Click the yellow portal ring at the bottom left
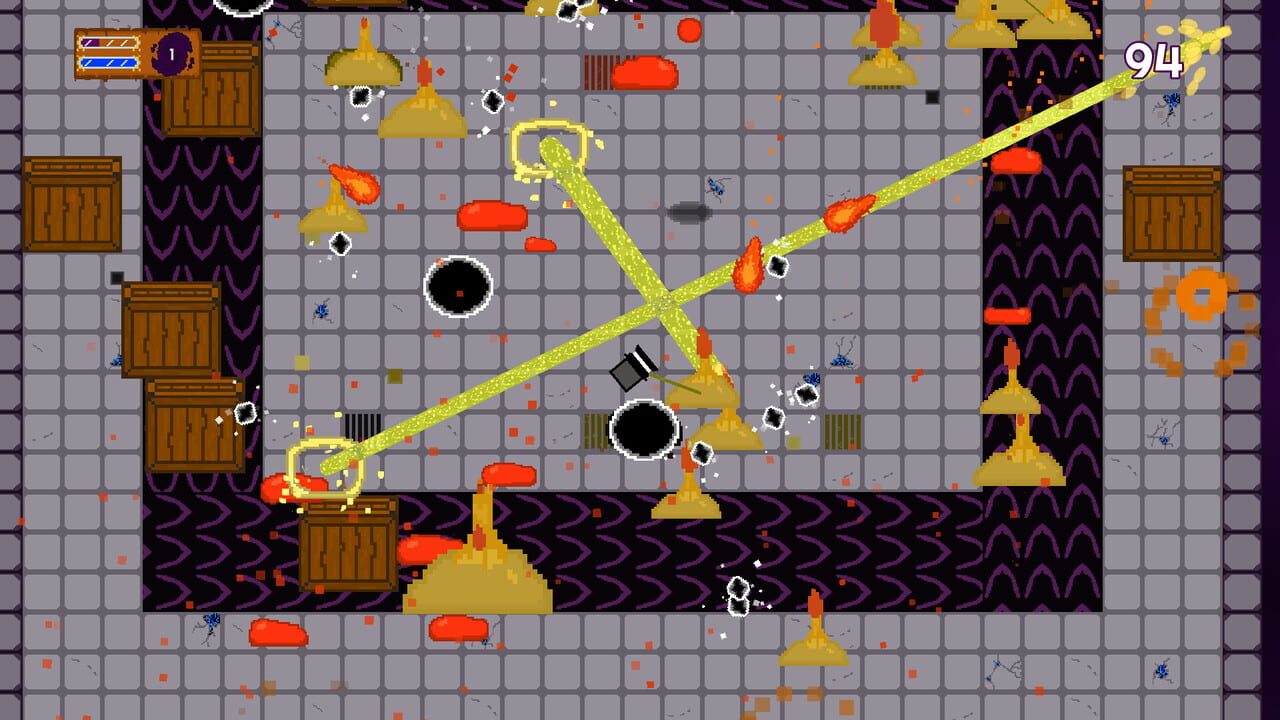The height and width of the screenshot is (720, 1280). pyautogui.click(x=325, y=465)
